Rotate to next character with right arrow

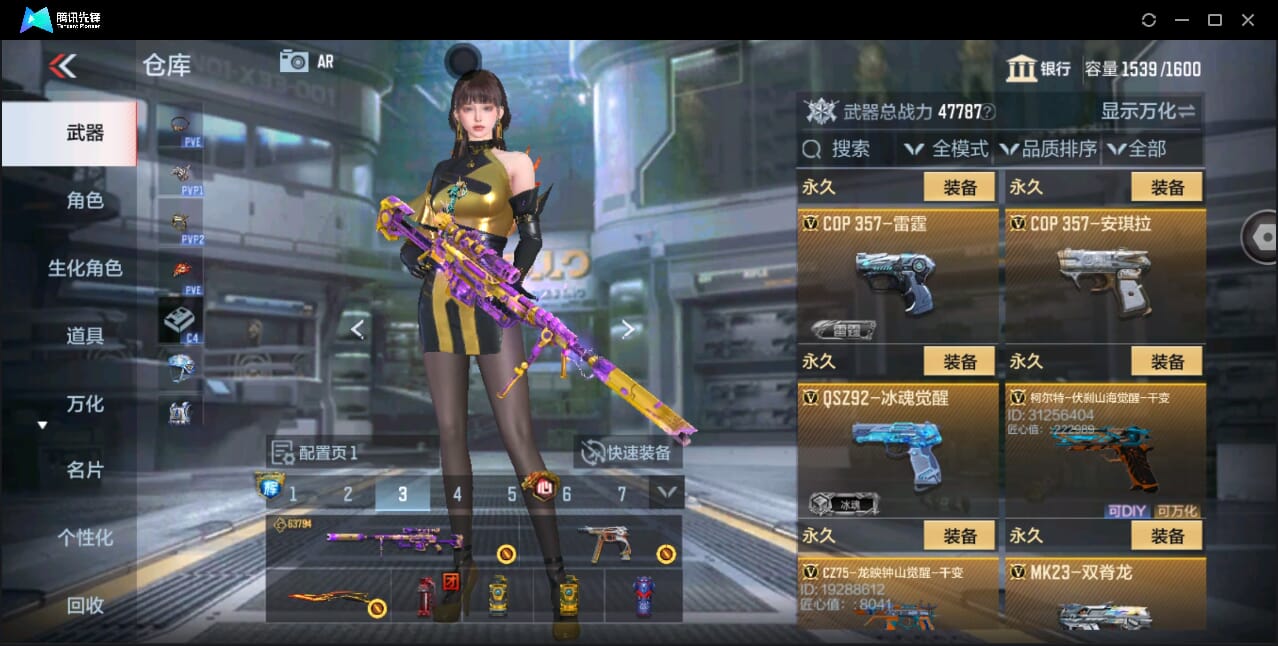[627, 329]
